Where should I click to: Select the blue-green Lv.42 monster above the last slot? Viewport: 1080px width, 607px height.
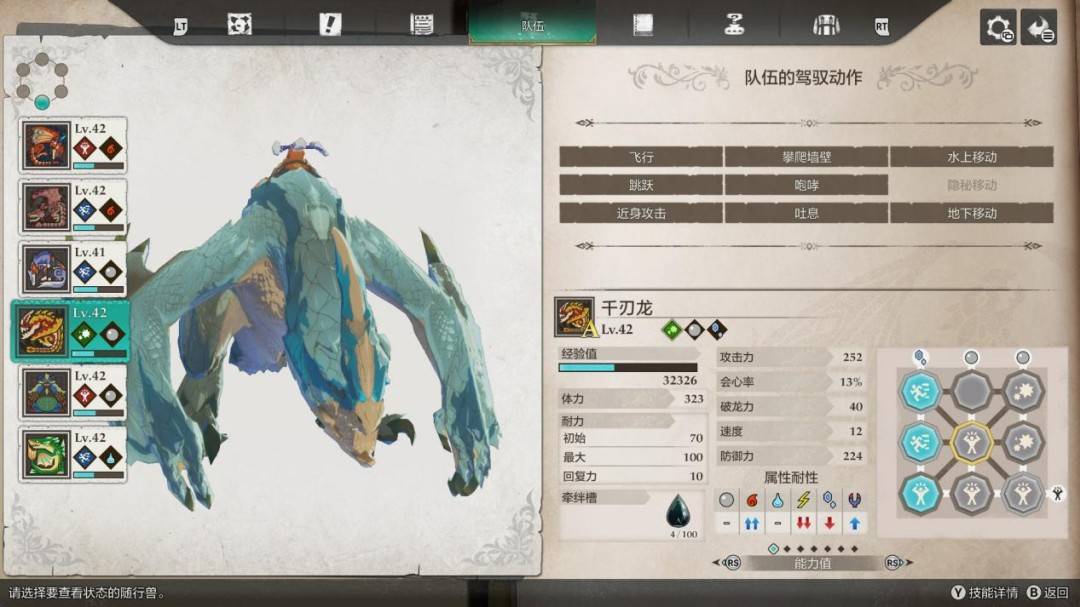click(72, 392)
